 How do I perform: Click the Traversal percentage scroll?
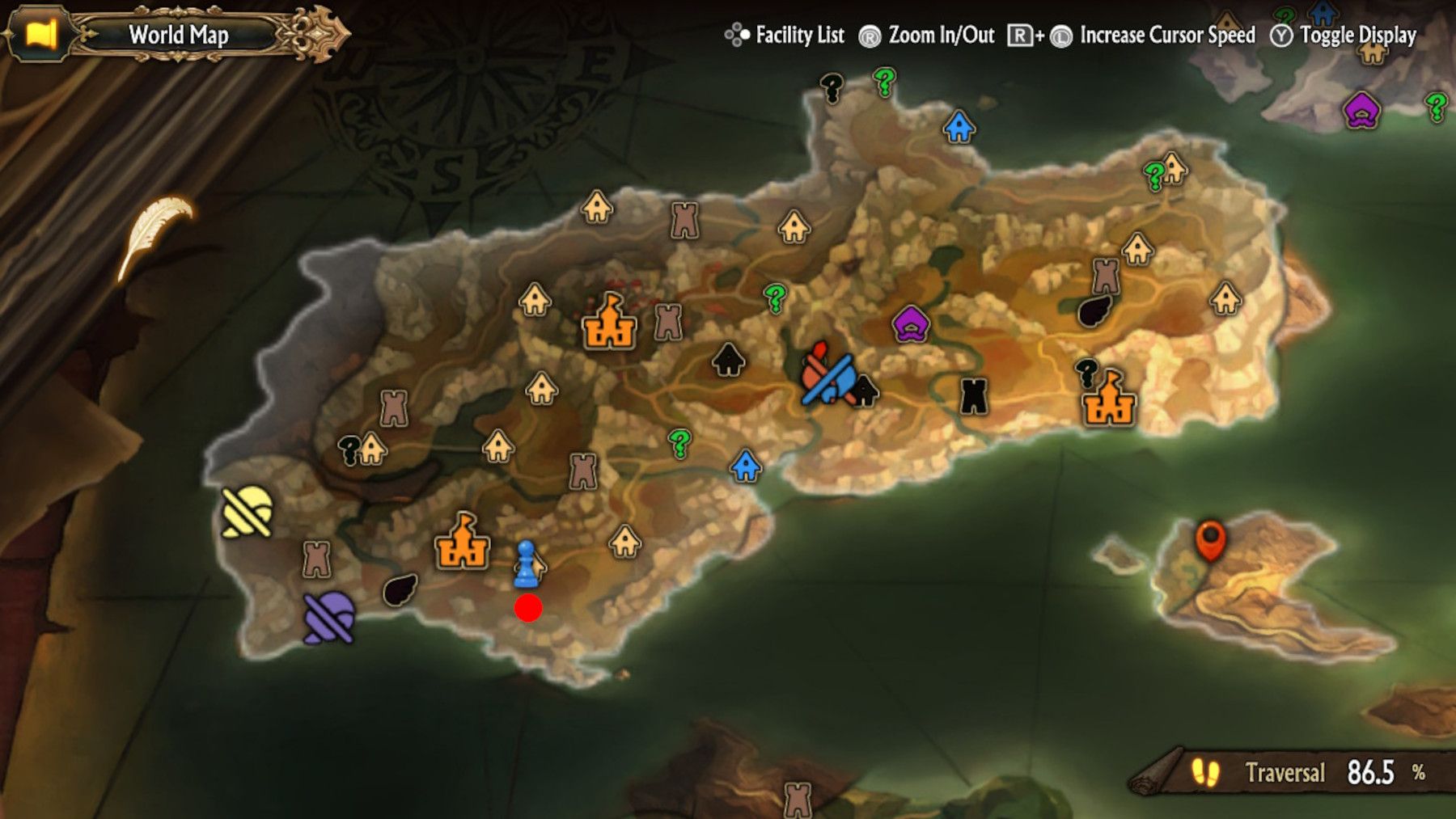tap(1294, 772)
